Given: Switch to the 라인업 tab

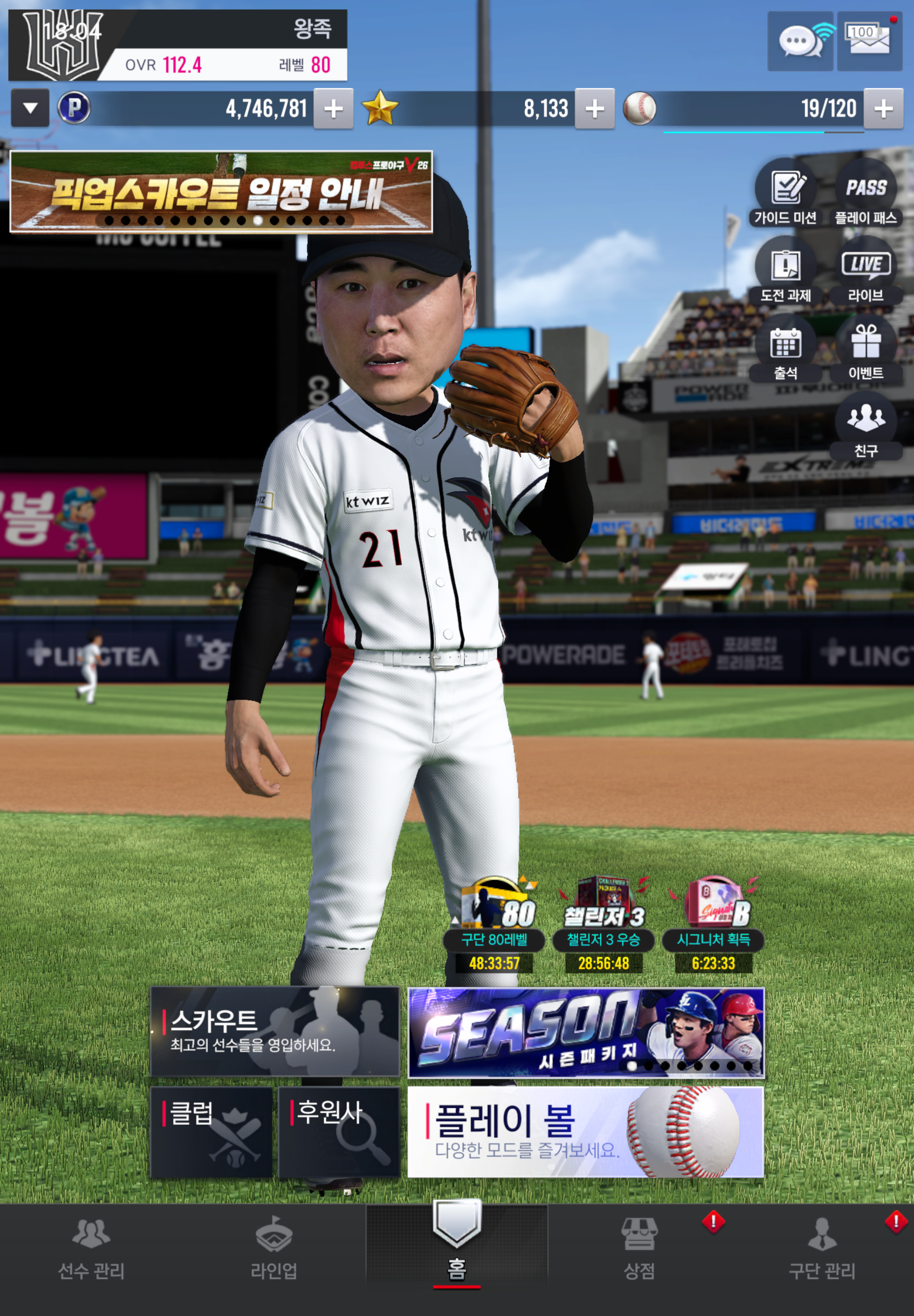Looking at the screenshot, I should (274, 1249).
